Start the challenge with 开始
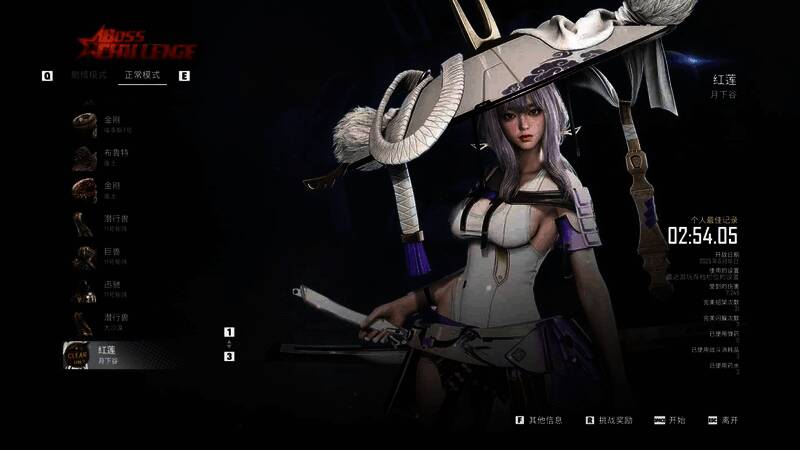This screenshot has width=800, height=450. 677,421
